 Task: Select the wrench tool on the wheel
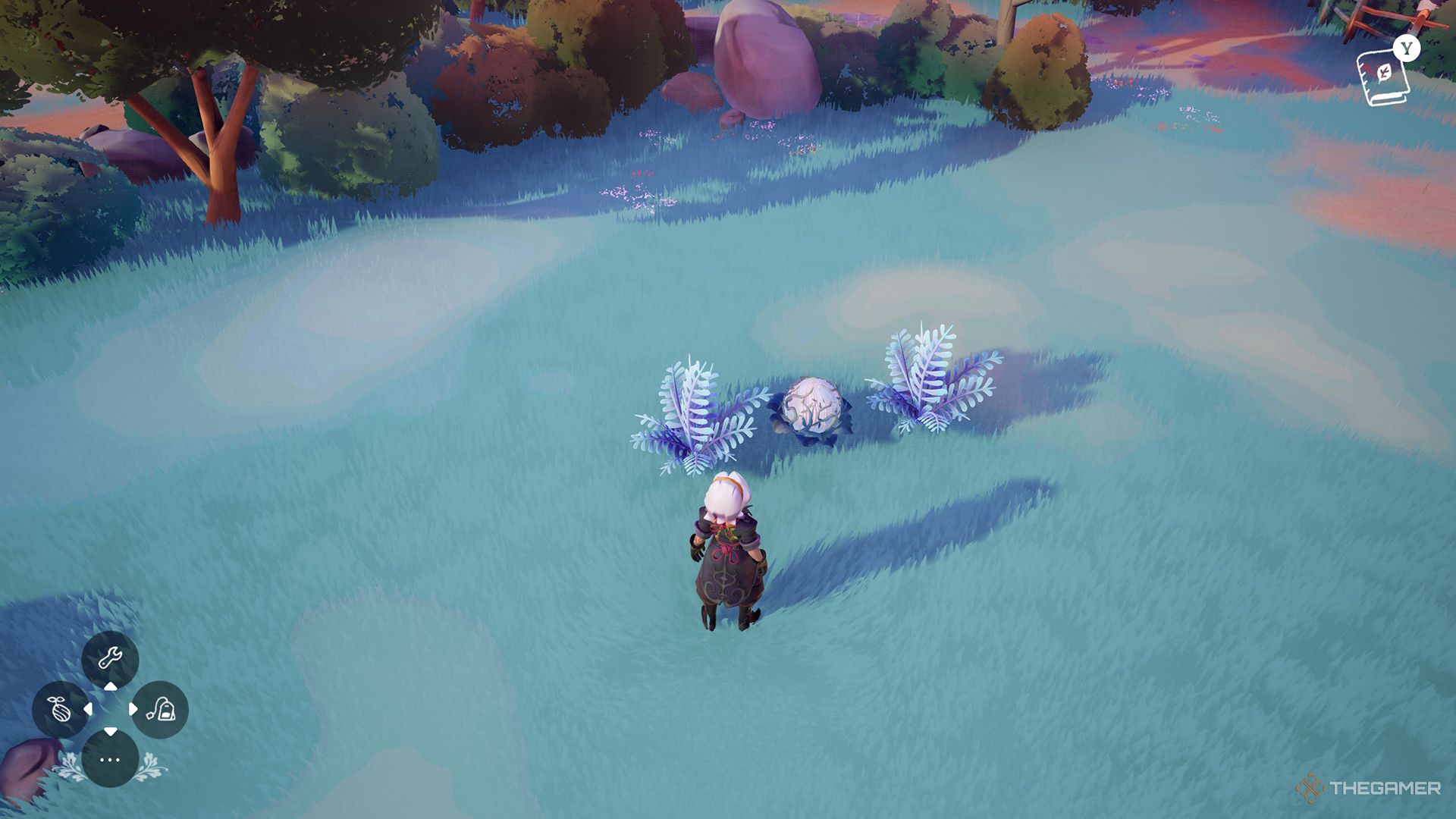110,658
